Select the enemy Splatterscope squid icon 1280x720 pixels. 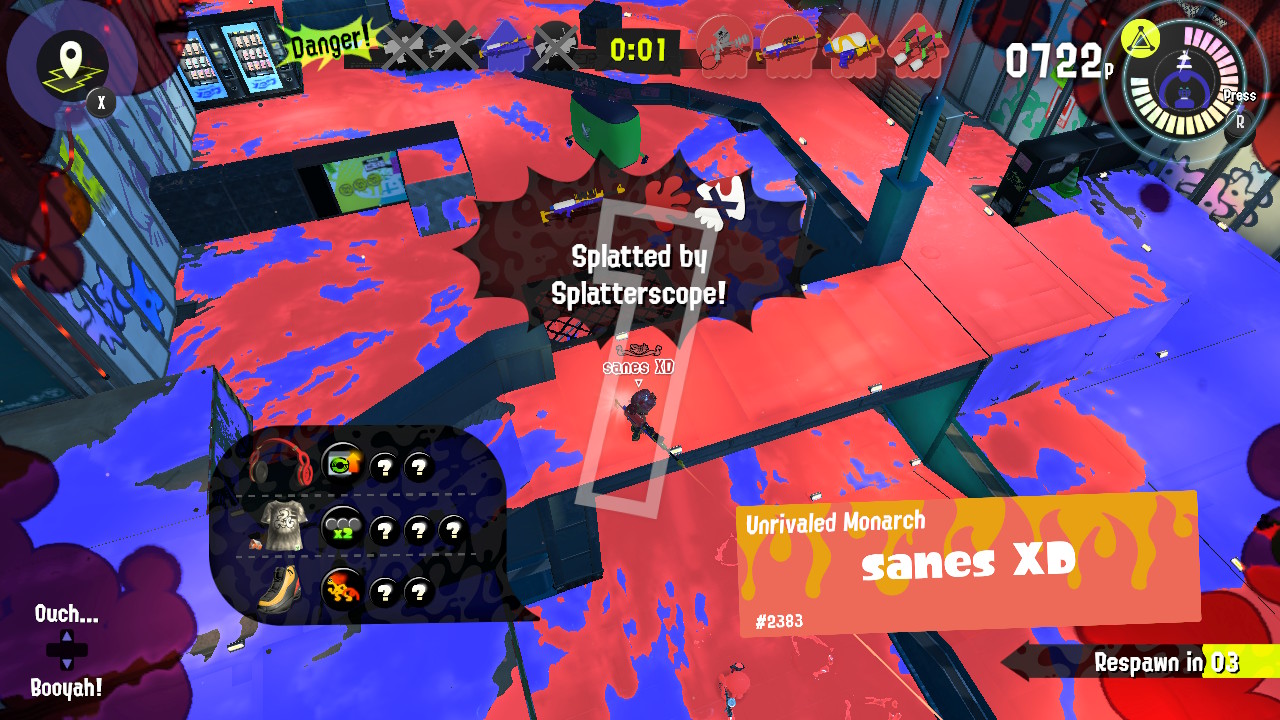[x=786, y=45]
